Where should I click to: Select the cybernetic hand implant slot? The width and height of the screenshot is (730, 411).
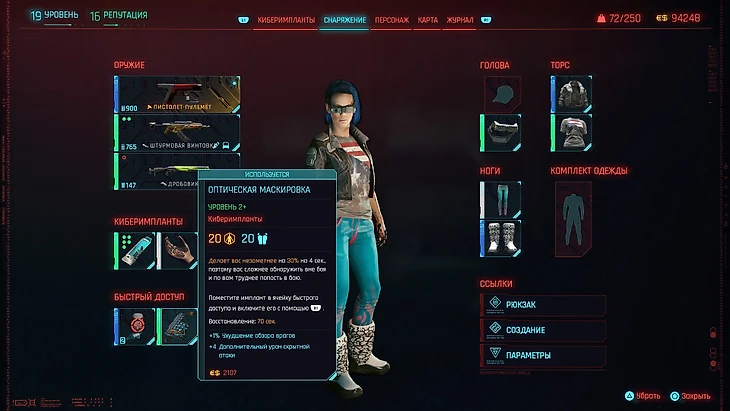[x=180, y=250]
